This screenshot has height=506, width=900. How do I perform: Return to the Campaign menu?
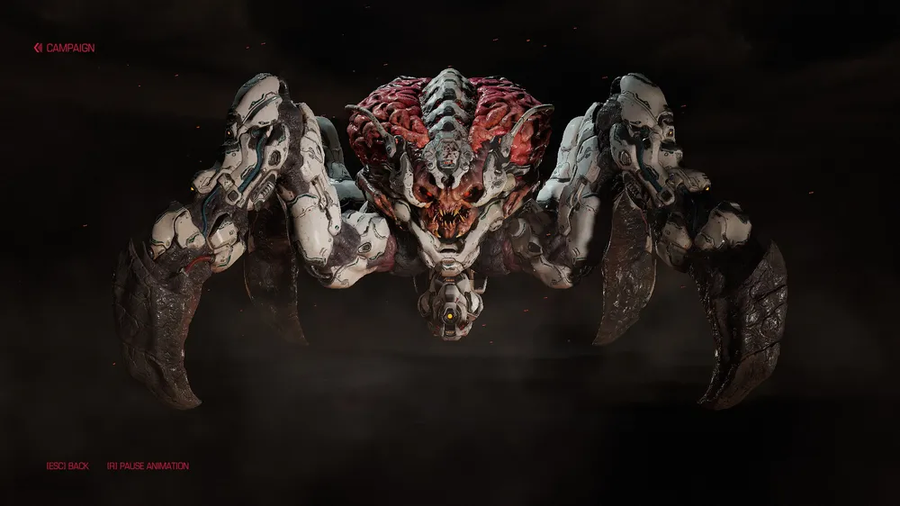(65, 47)
